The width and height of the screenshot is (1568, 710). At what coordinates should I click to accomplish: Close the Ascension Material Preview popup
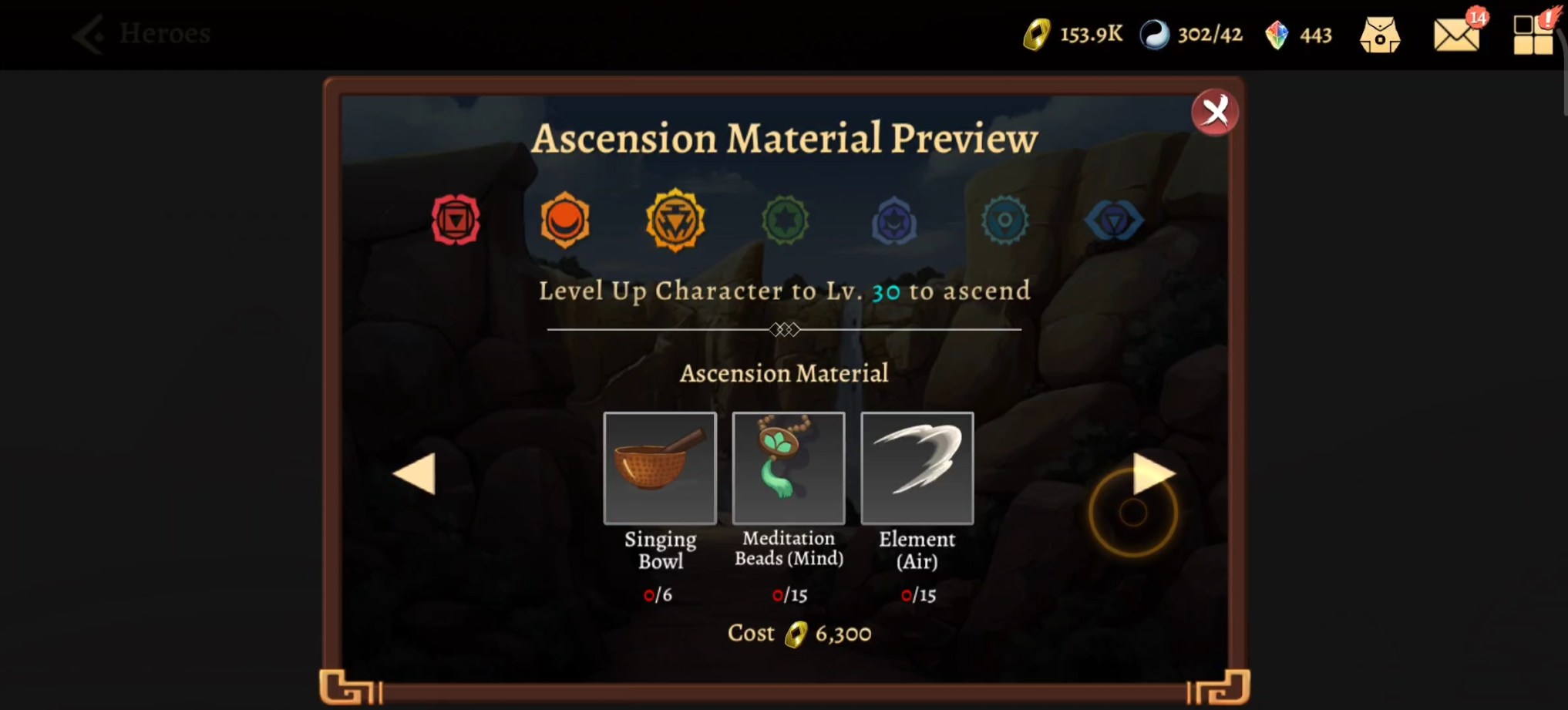[x=1215, y=111]
